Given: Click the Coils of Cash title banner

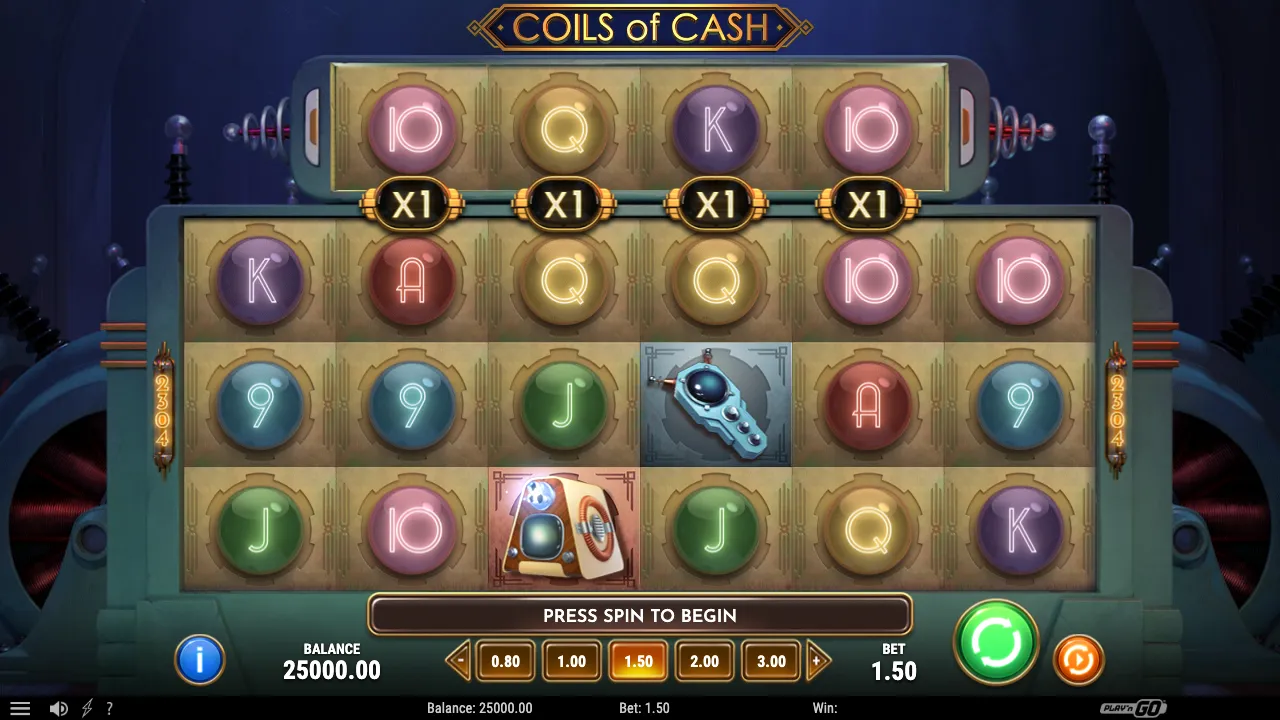Looking at the screenshot, I should pyautogui.click(x=640, y=27).
